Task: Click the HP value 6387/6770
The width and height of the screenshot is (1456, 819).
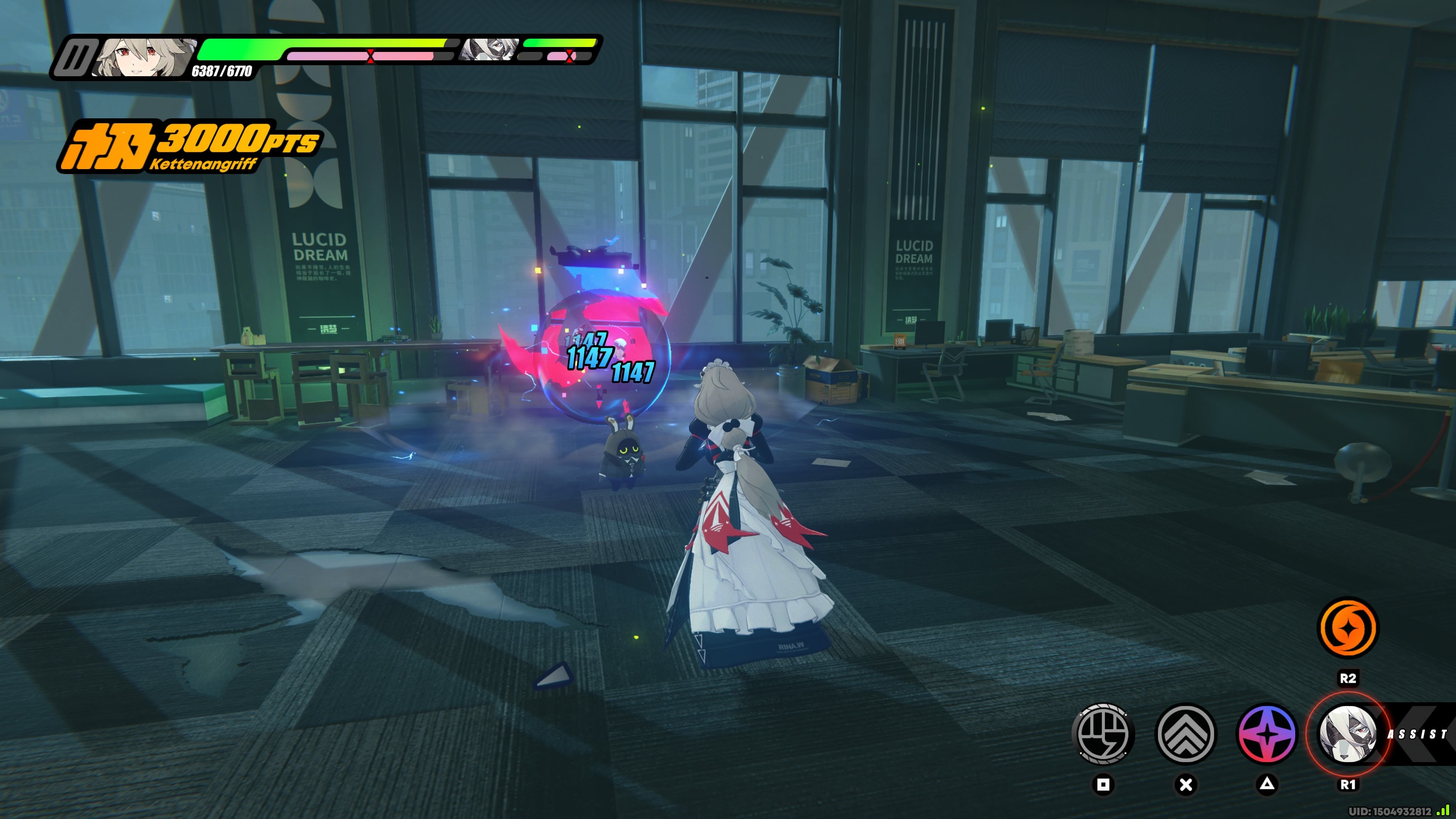Action: point(223,72)
